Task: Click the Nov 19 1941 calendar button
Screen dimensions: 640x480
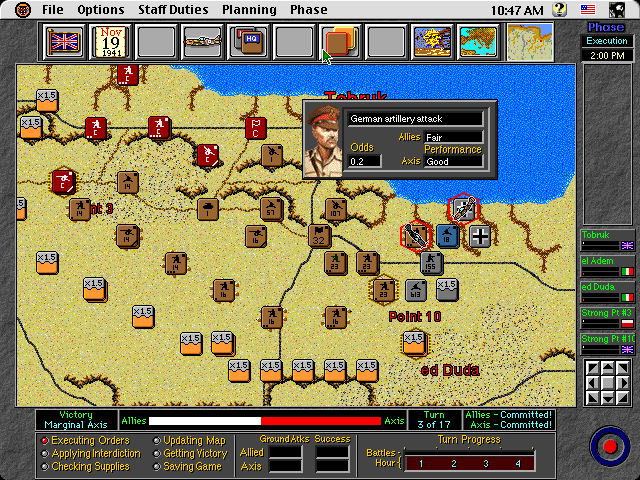Action: (110, 42)
